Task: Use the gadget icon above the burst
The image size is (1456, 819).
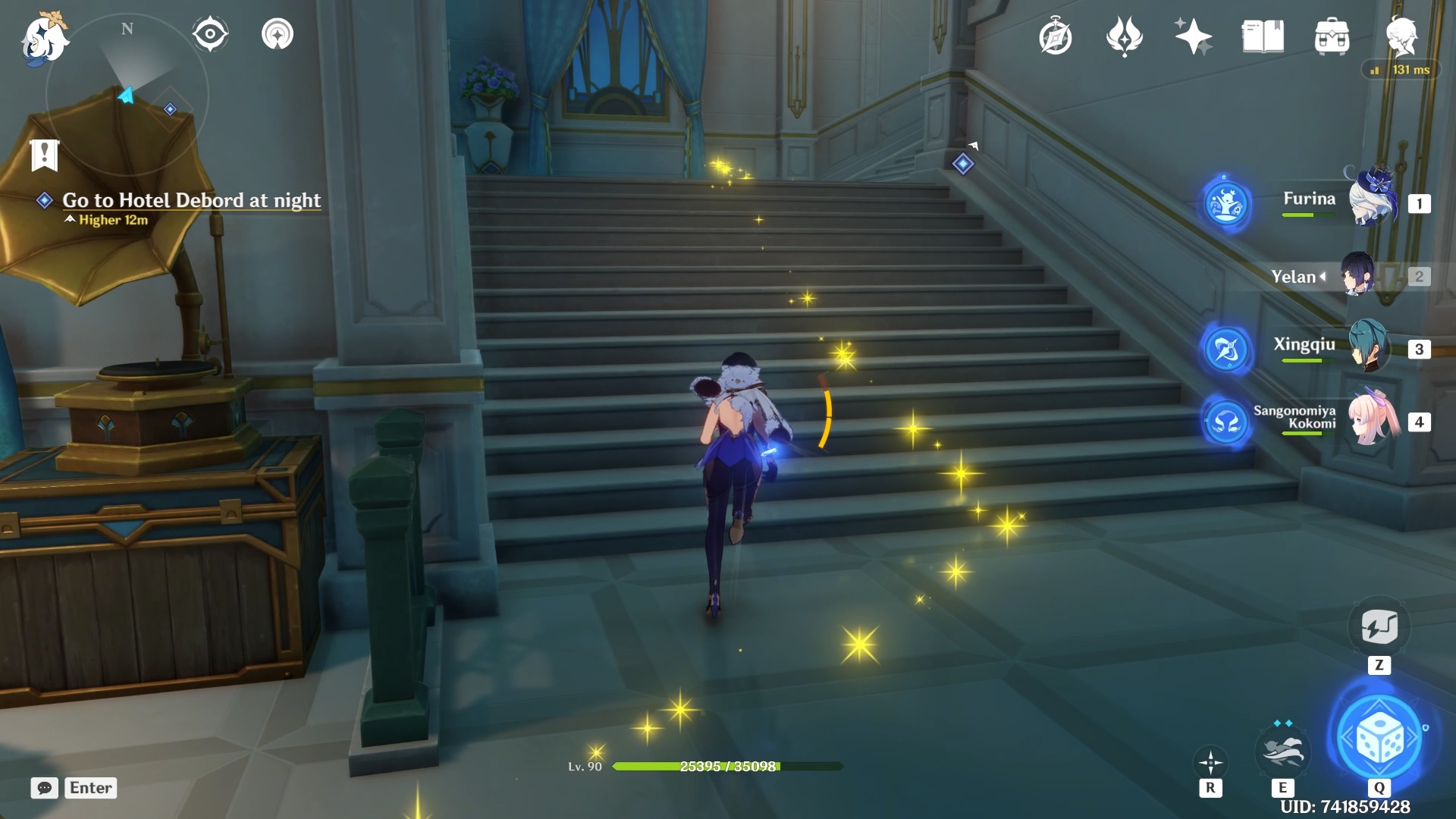Action: tap(1379, 627)
